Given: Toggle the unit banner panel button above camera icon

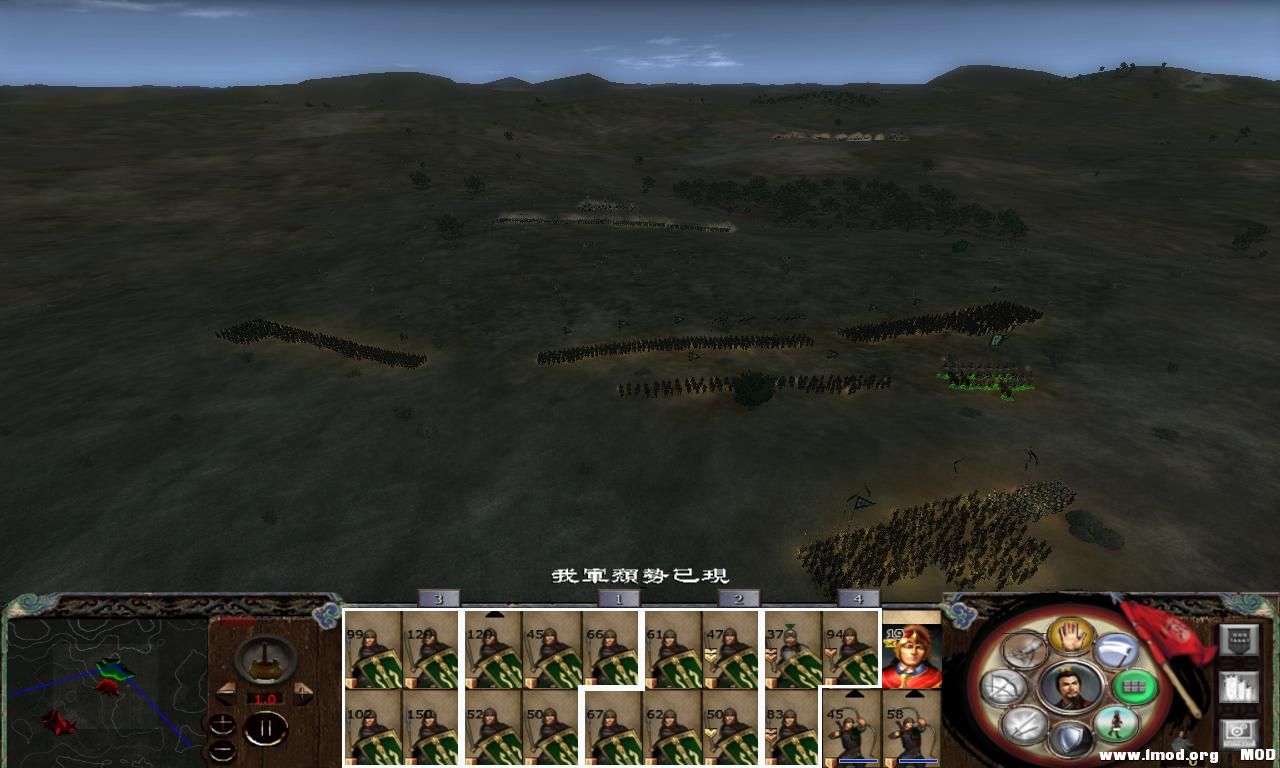Looking at the screenshot, I should click(x=1239, y=640).
